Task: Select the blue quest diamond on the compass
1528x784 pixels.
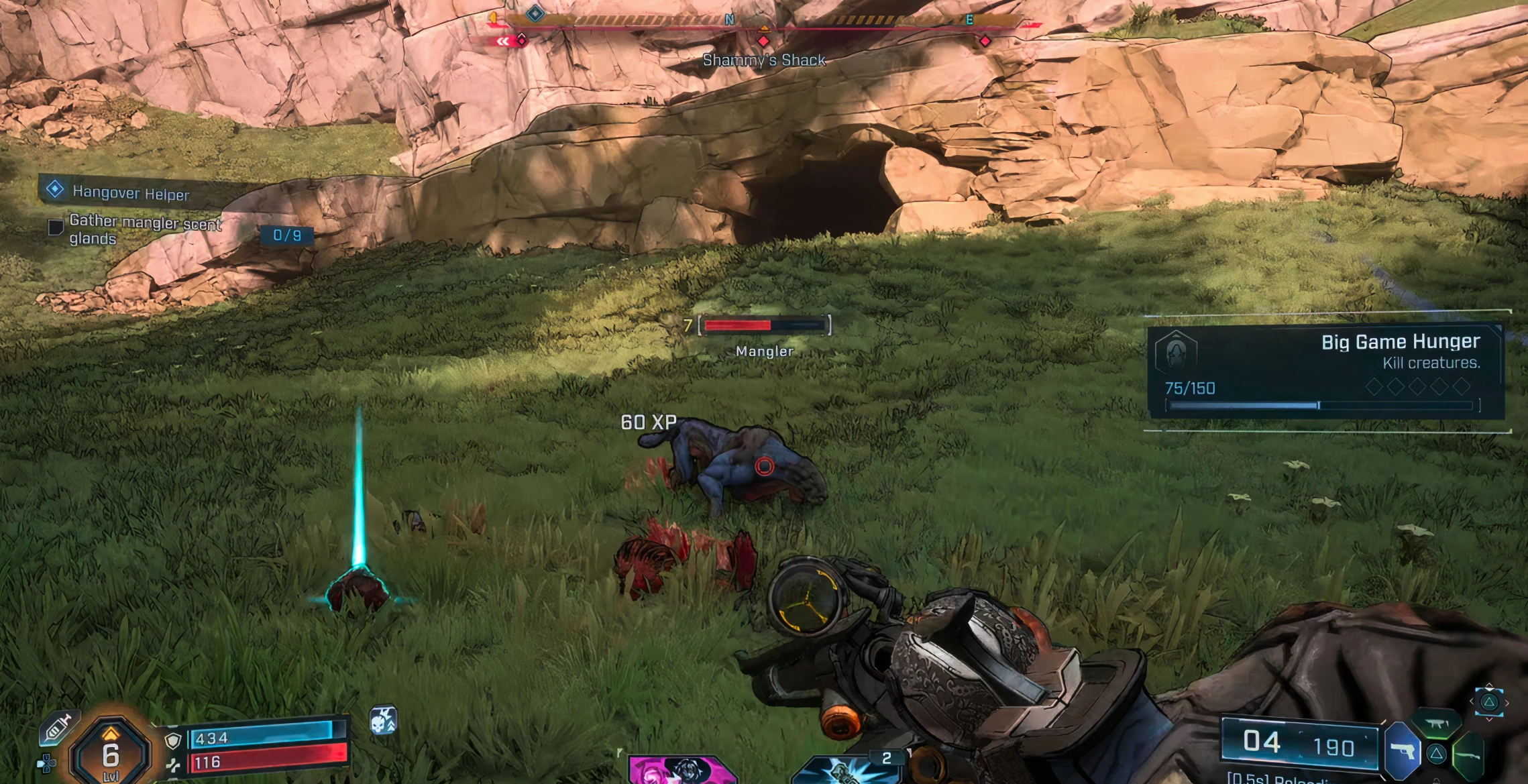Action: (x=535, y=13)
